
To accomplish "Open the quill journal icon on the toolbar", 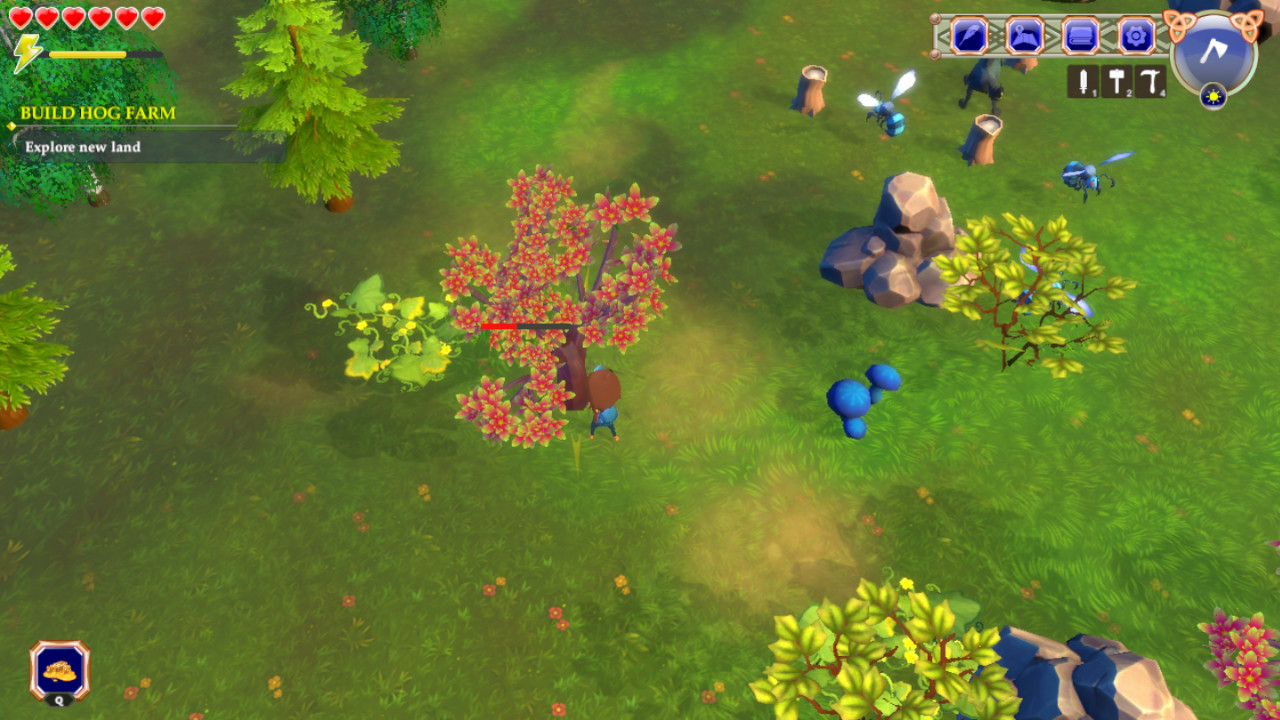I will click(970, 36).
